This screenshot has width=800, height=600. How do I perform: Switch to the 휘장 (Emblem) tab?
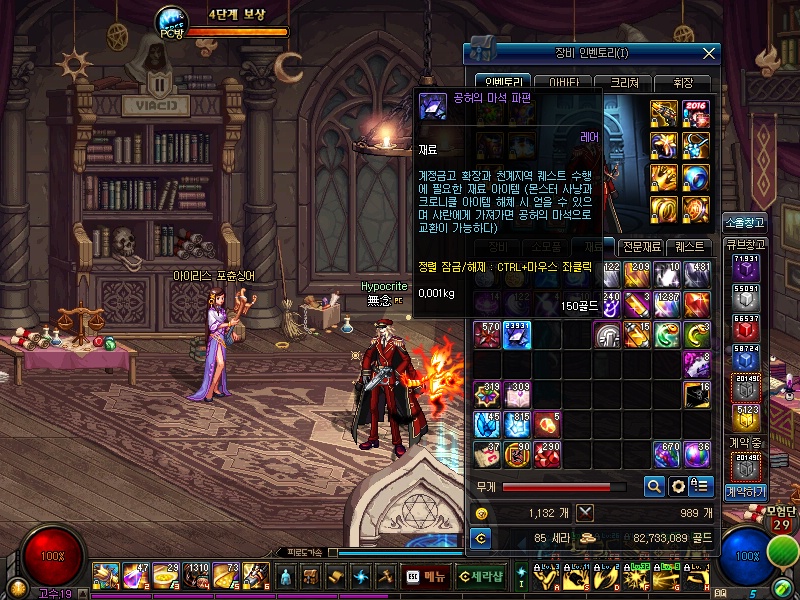coord(685,83)
